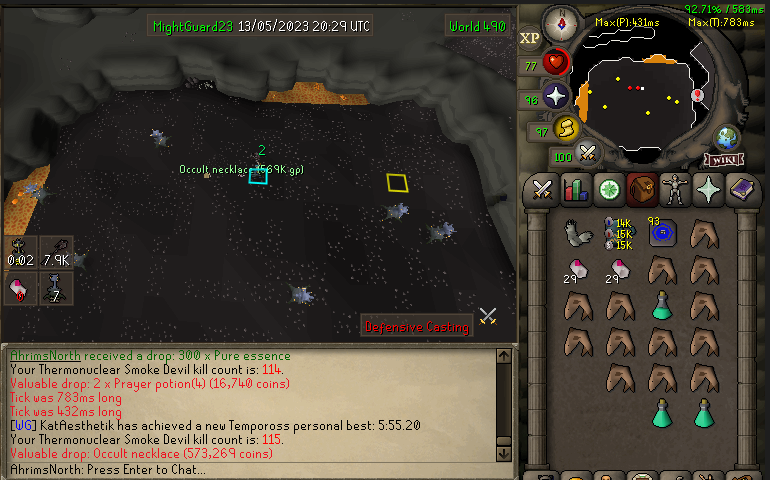
Task: Toggle run with the boot energy orb
Action: tap(566, 130)
